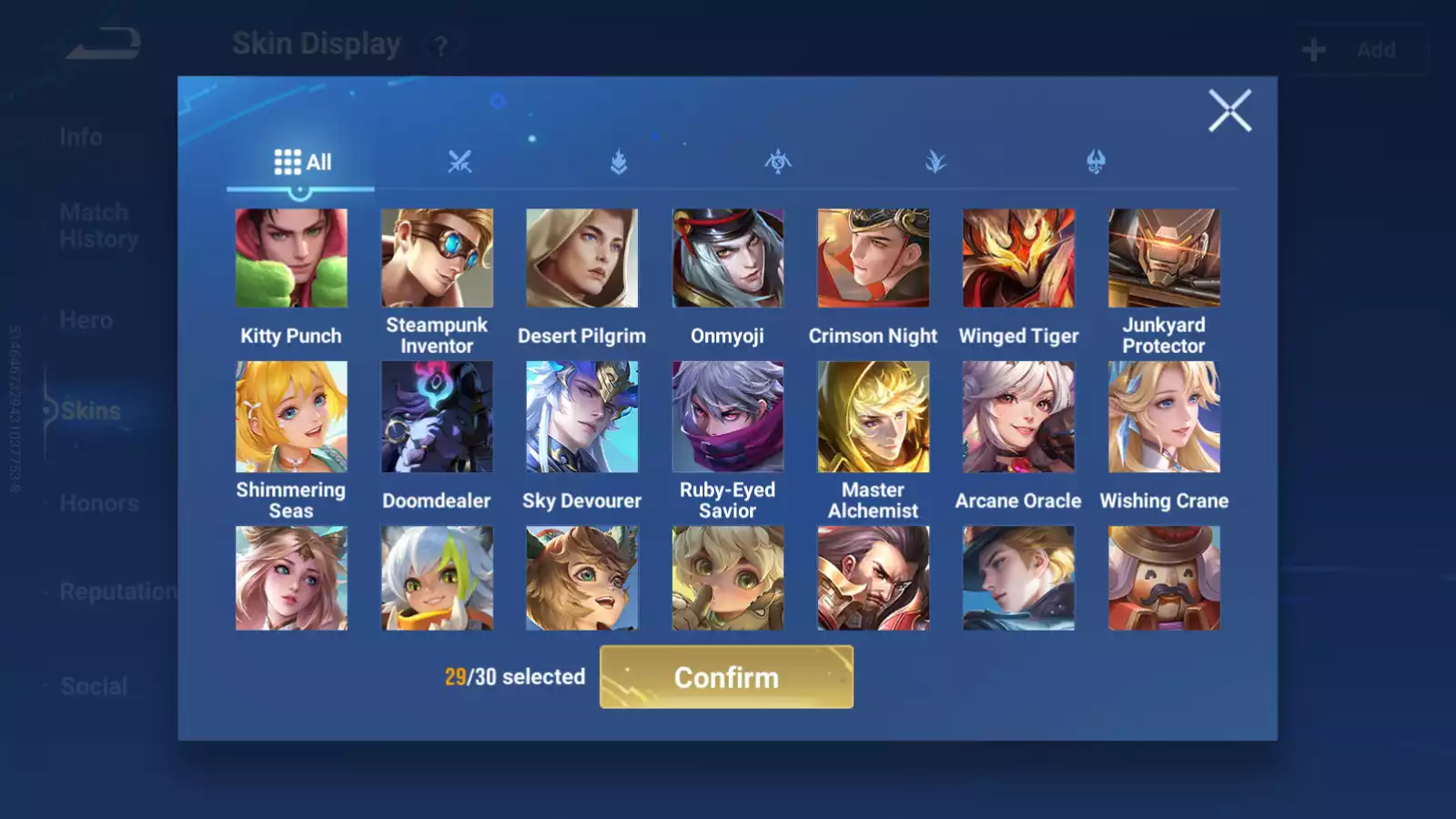The width and height of the screenshot is (1456, 819).
Task: Pick the Ruby-Eyed Savior skin
Action: [x=727, y=417]
